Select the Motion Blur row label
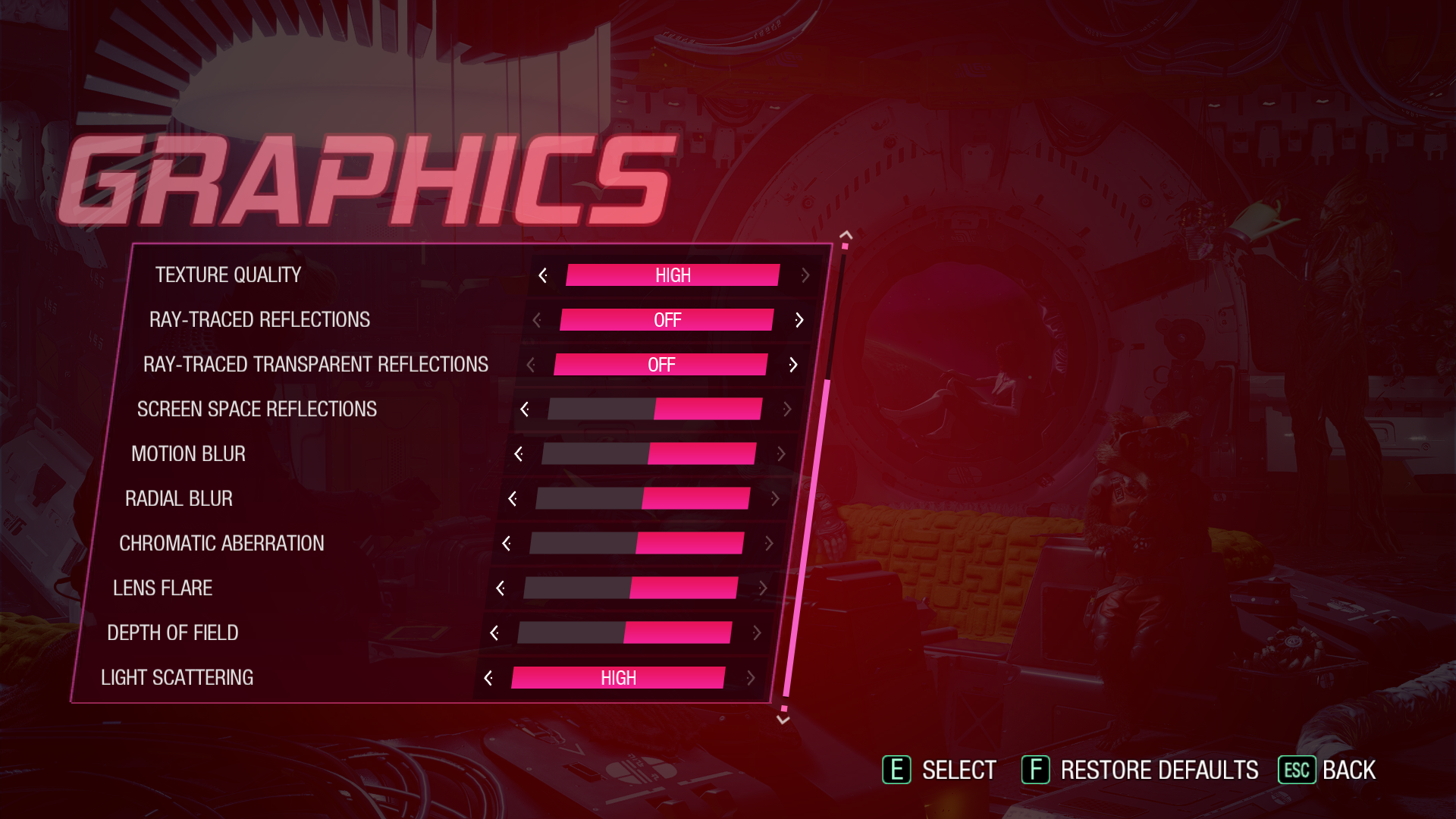Screen dimensions: 1456x819 [x=188, y=454]
